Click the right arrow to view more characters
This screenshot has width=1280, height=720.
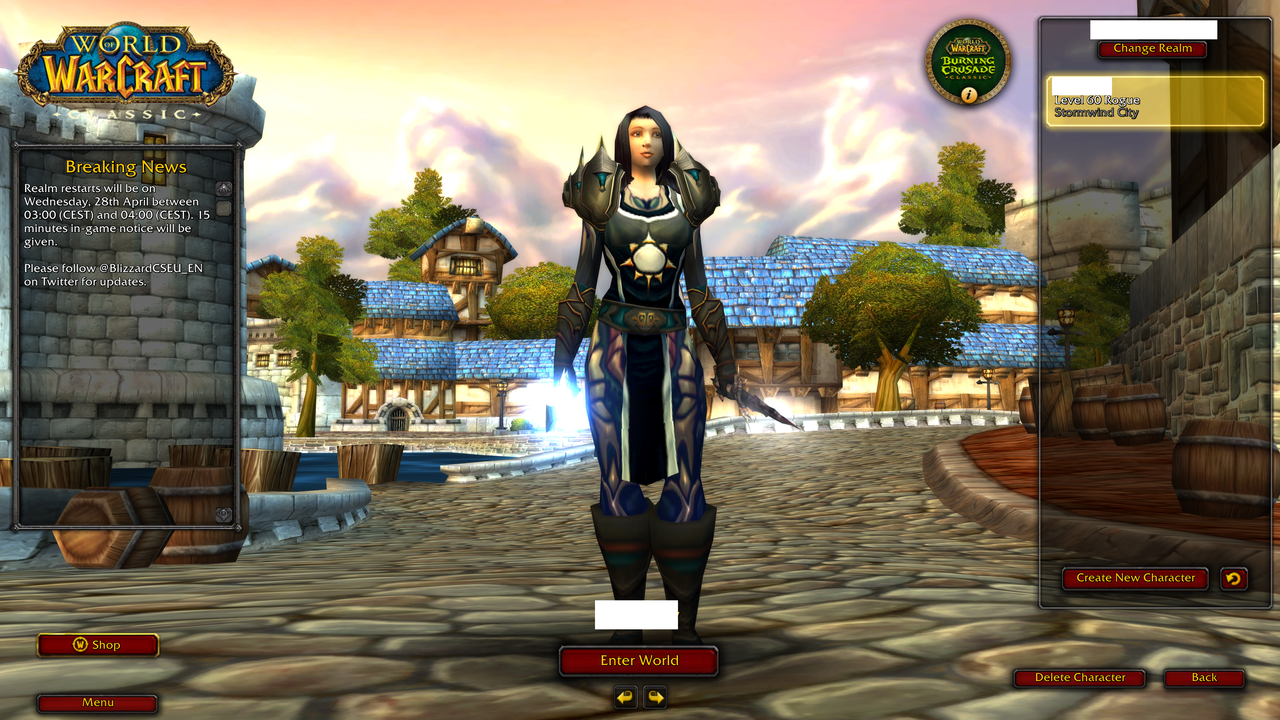coord(655,697)
